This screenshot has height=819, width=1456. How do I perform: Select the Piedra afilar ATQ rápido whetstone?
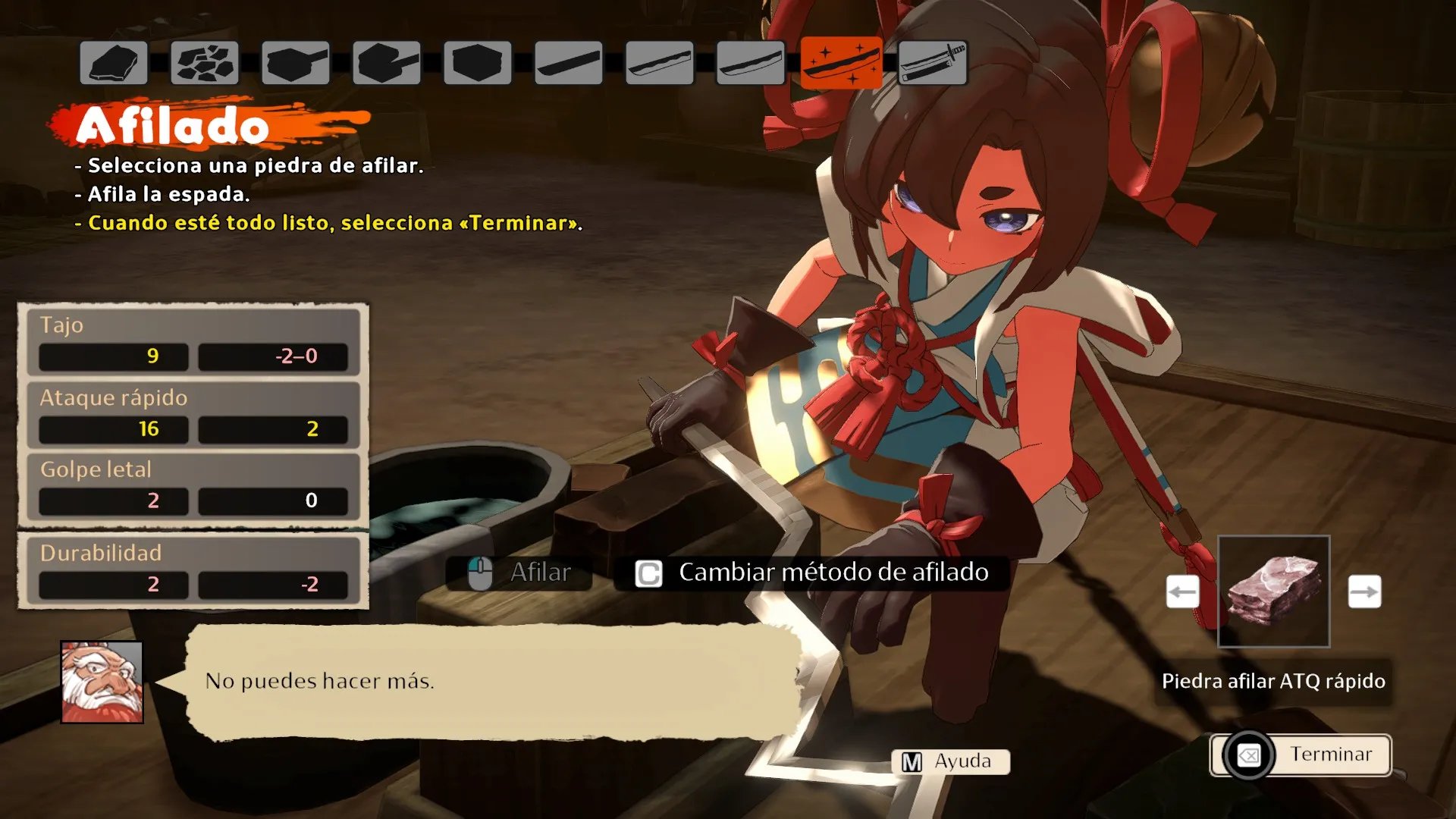[1273, 591]
